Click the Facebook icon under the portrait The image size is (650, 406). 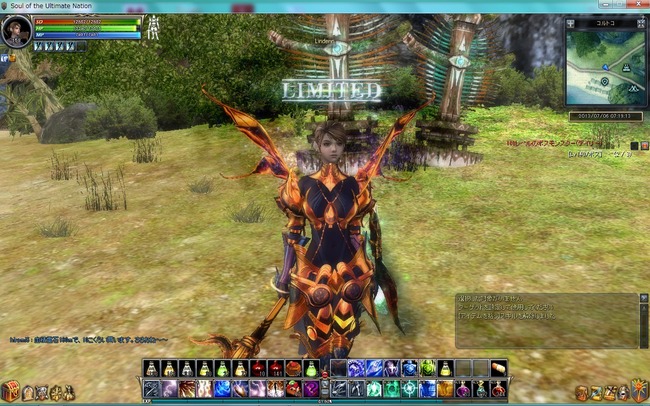tap(4, 58)
